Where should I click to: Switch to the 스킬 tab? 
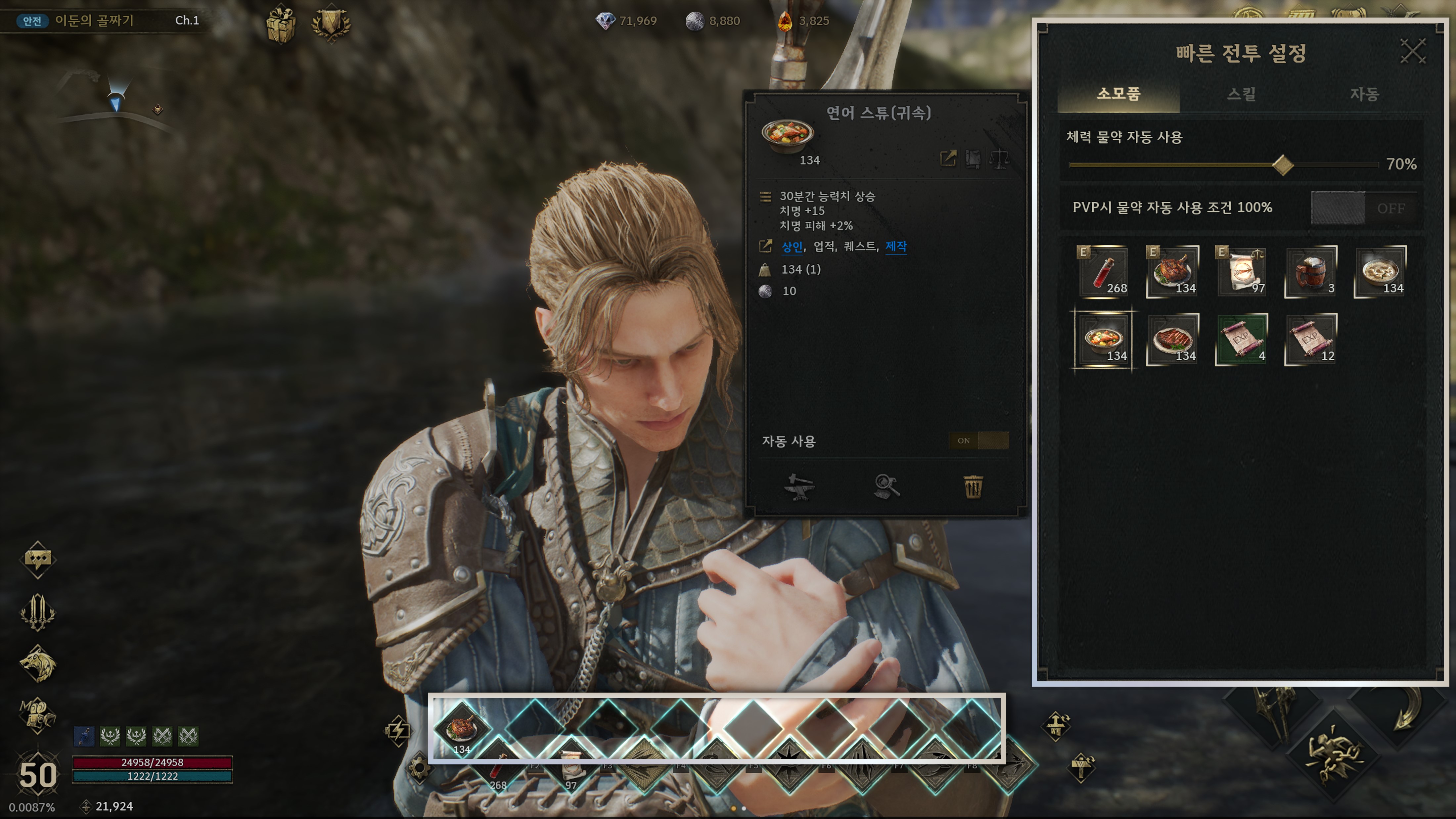(1241, 94)
